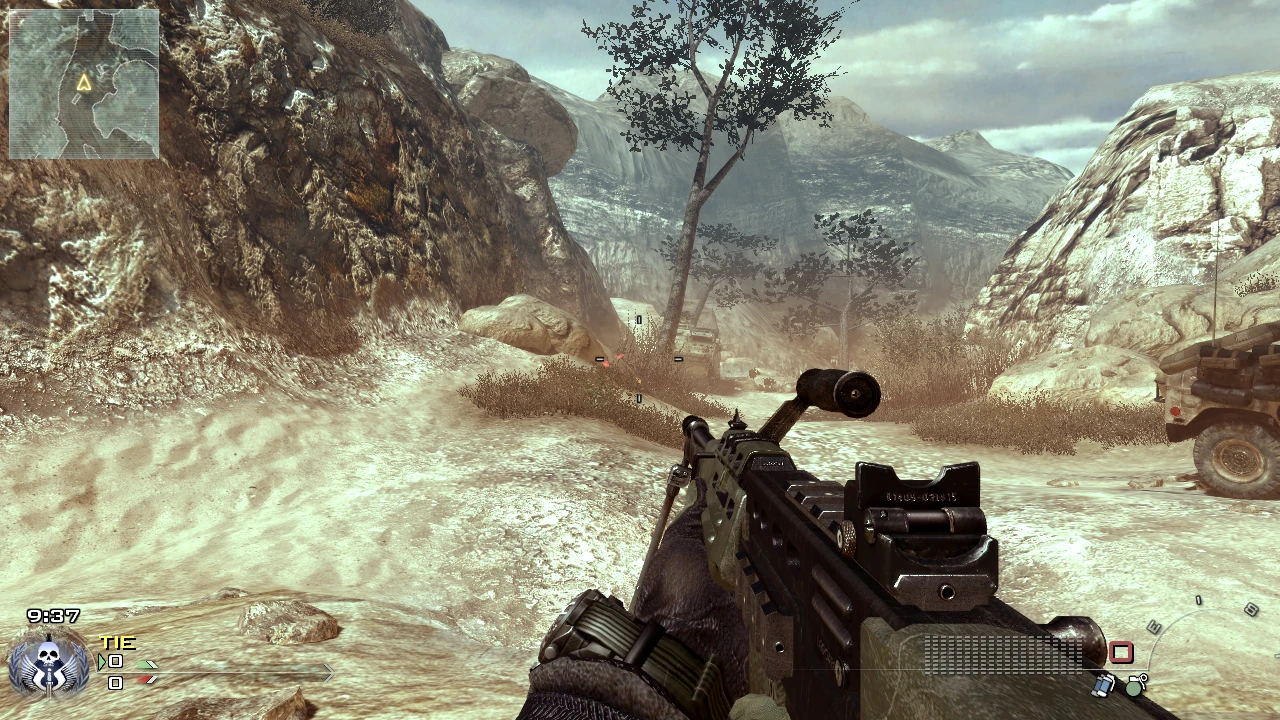Image resolution: width=1280 pixels, height=720 pixels.
Task: Click the enemy score counter showing 0
Action: pos(115,682)
